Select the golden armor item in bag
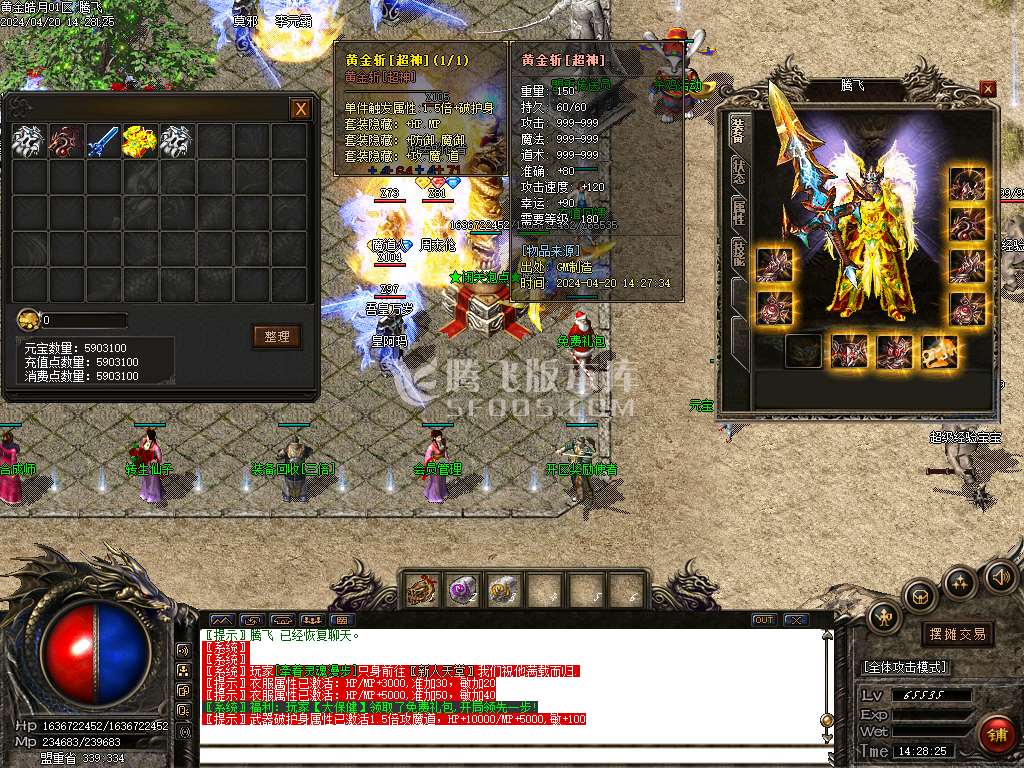This screenshot has width=1024, height=768. point(139,142)
